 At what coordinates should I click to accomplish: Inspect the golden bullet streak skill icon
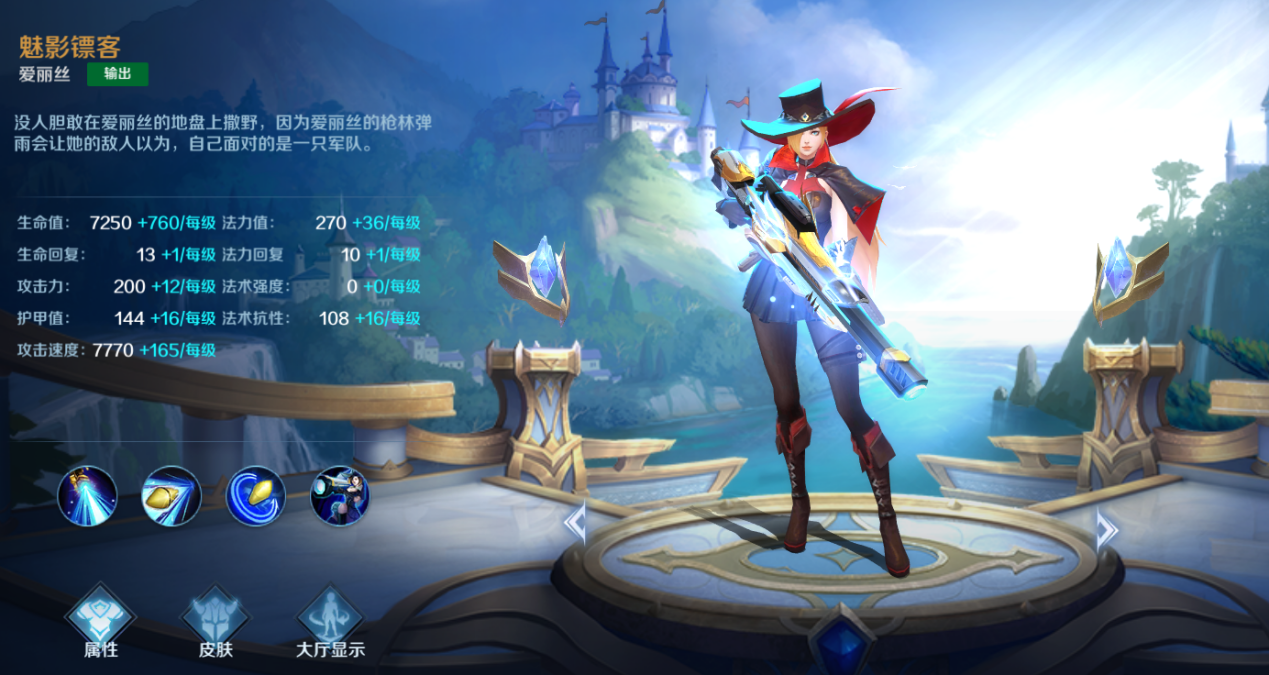pos(172,496)
